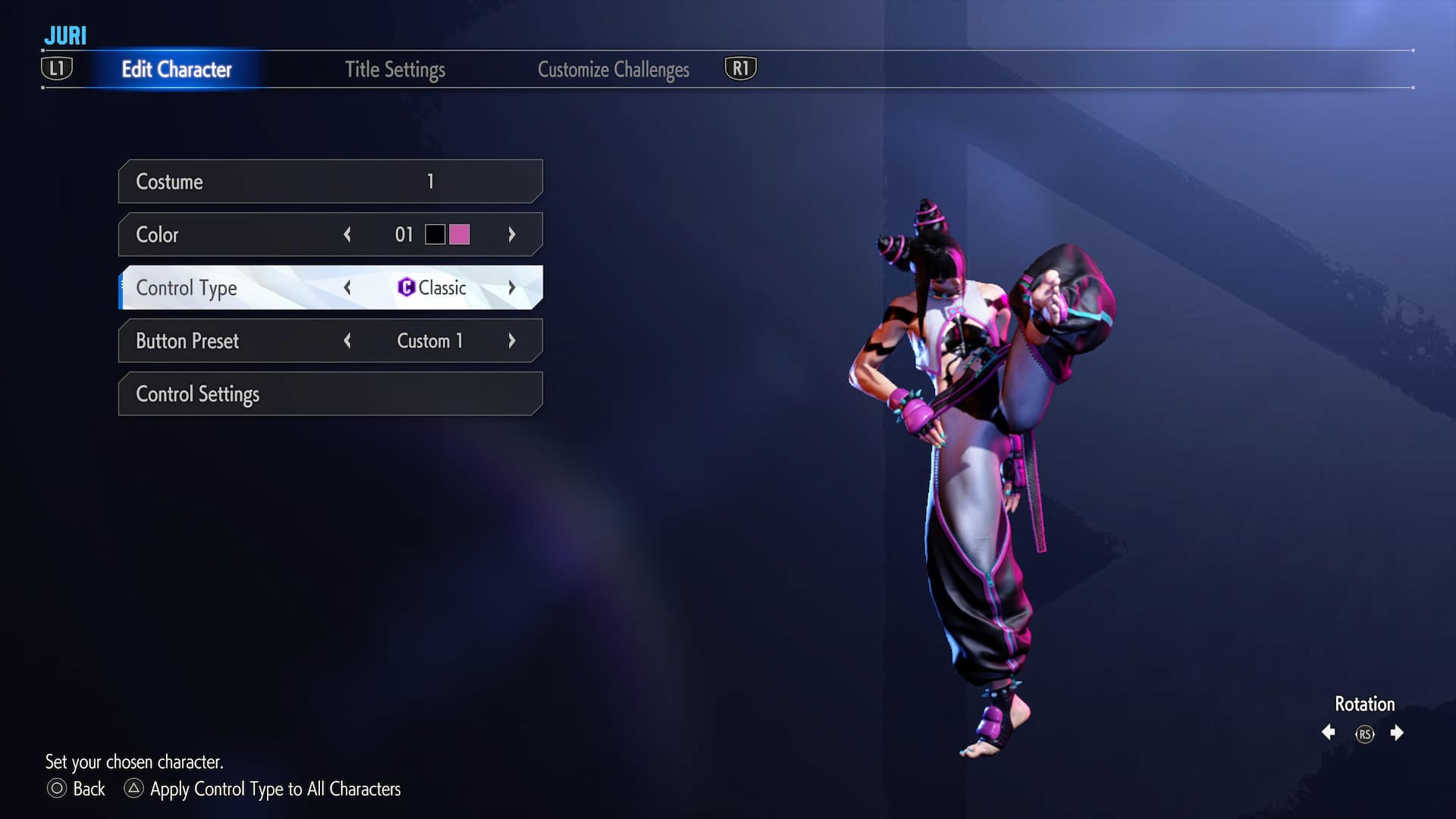Toggle to next Button Preset option
Screen dimensions: 1456x819
point(513,340)
